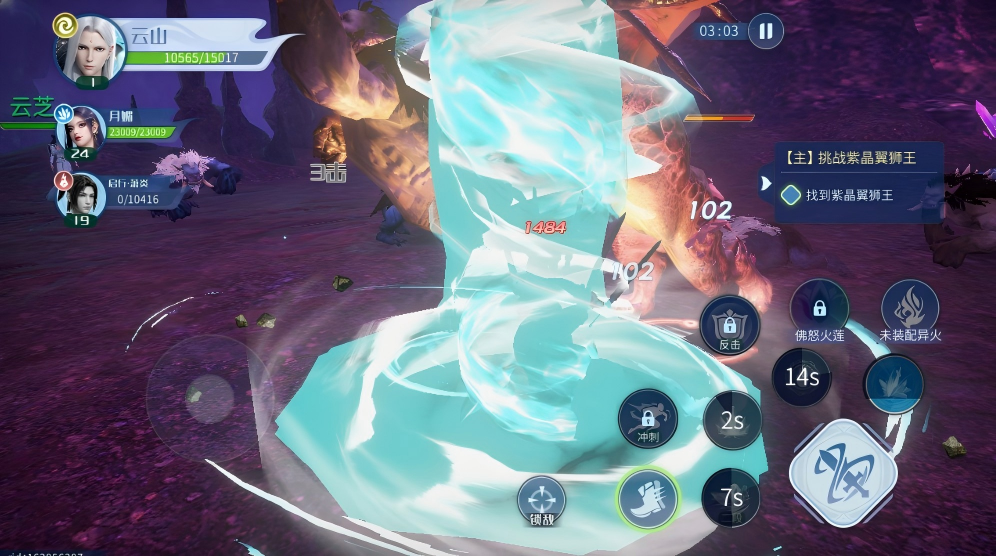
Task: Tap the skill on 2s cooldown
Action: (732, 421)
